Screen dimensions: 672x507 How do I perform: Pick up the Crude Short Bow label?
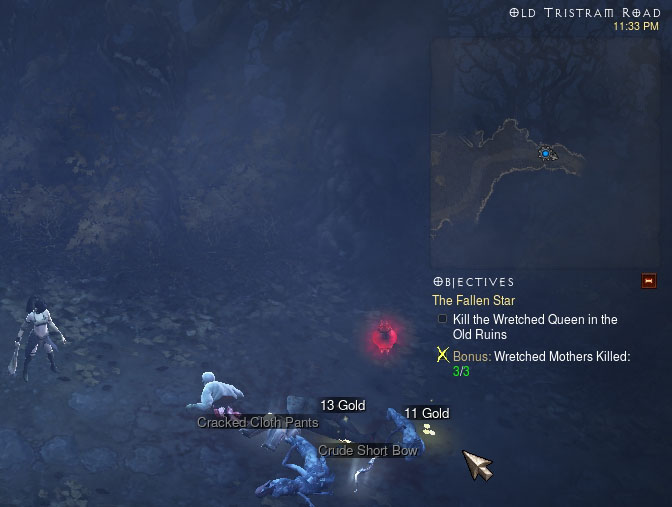click(368, 450)
